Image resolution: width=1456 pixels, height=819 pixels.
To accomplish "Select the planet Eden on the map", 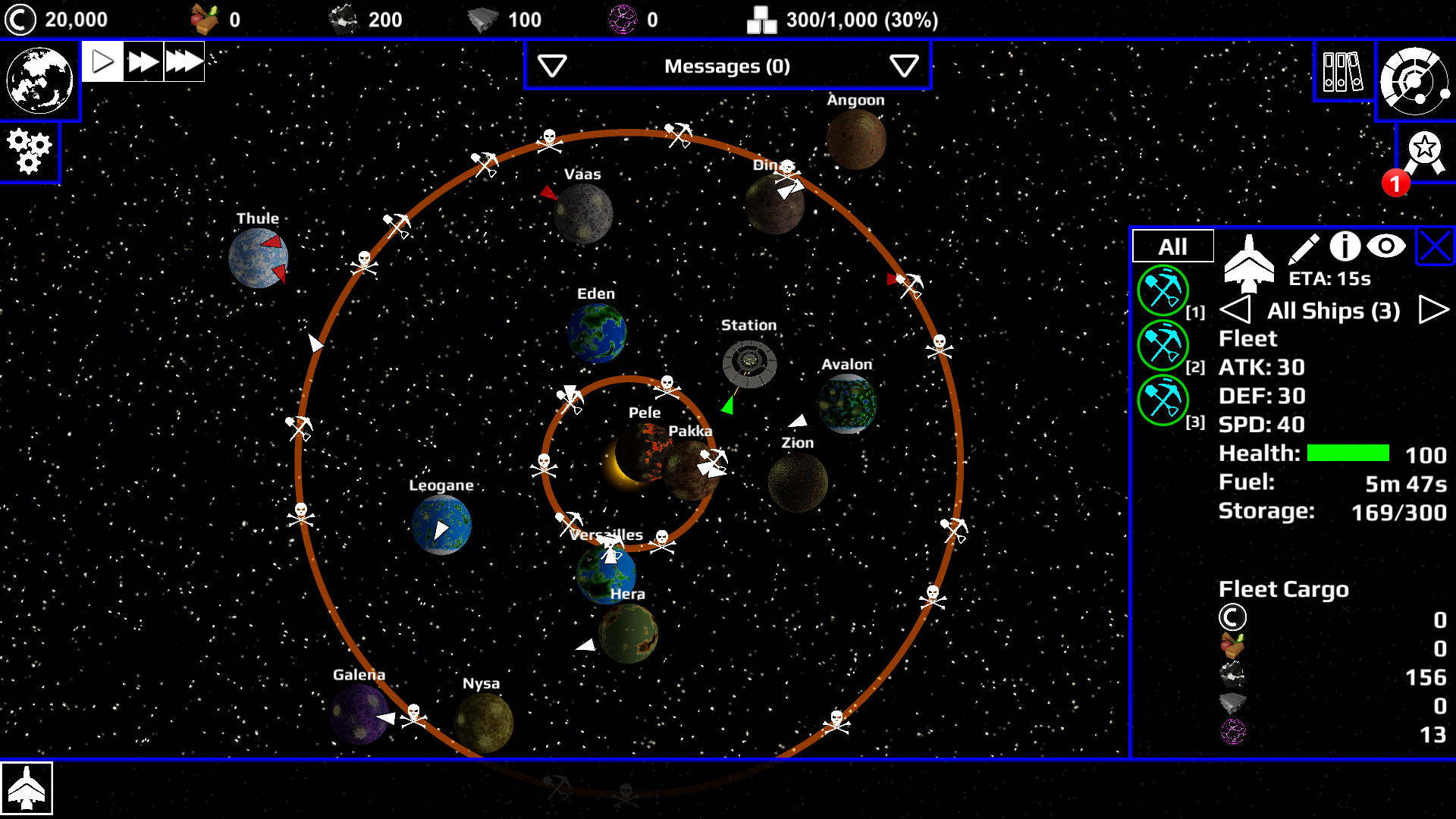I will coord(597,331).
